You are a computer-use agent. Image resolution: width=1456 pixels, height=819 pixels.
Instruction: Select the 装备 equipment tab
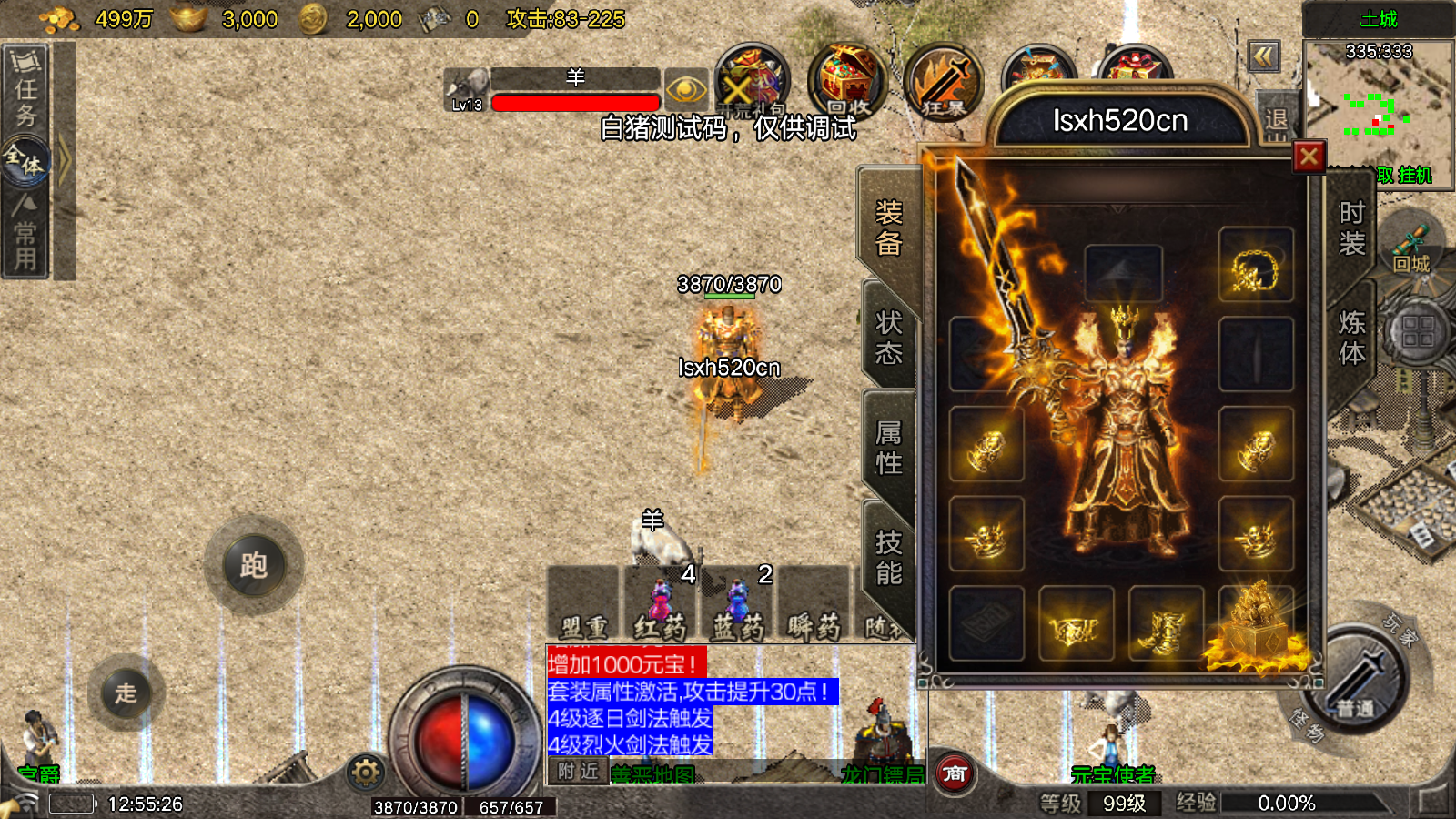coord(888,228)
